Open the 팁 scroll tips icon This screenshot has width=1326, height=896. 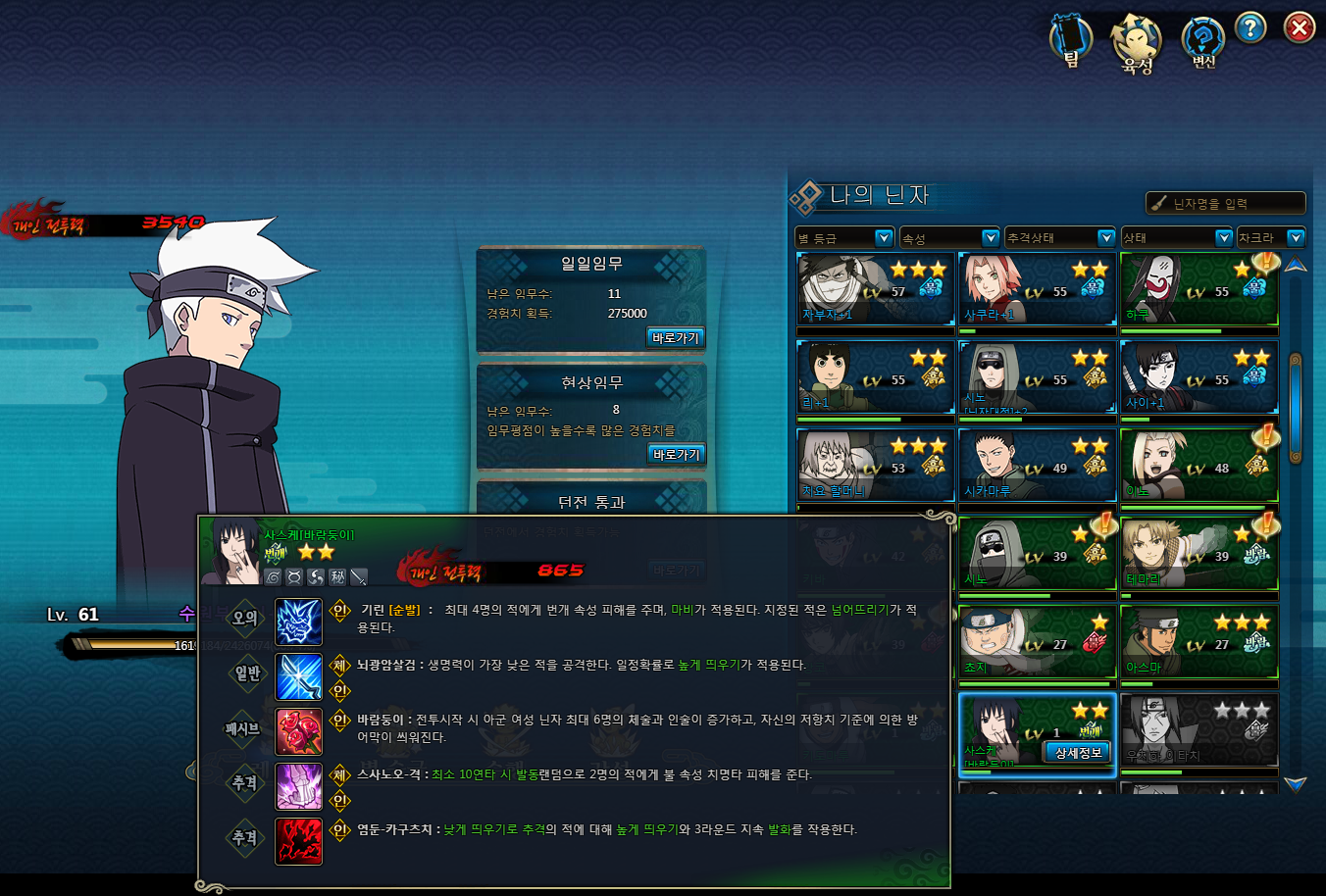[x=1071, y=41]
